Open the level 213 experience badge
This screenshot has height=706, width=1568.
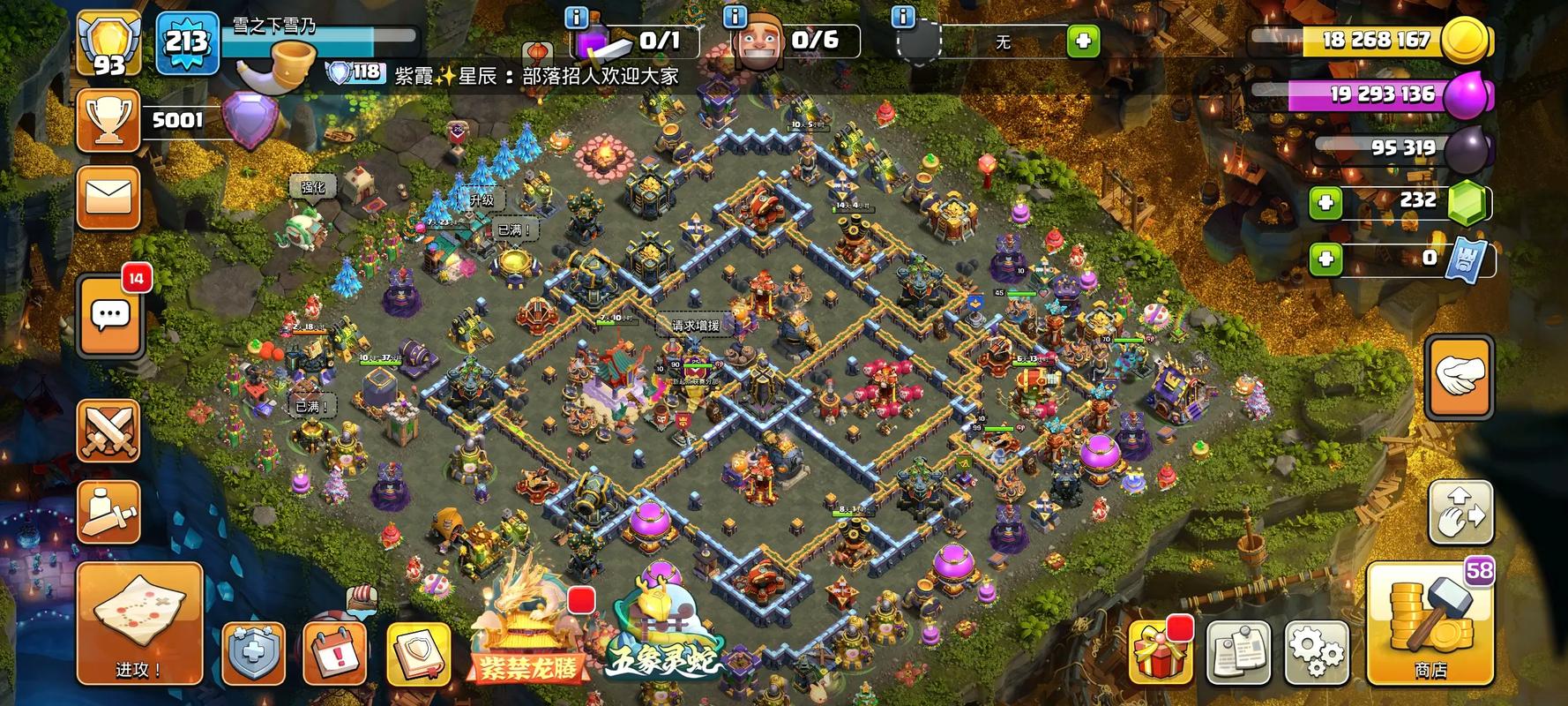[187, 42]
